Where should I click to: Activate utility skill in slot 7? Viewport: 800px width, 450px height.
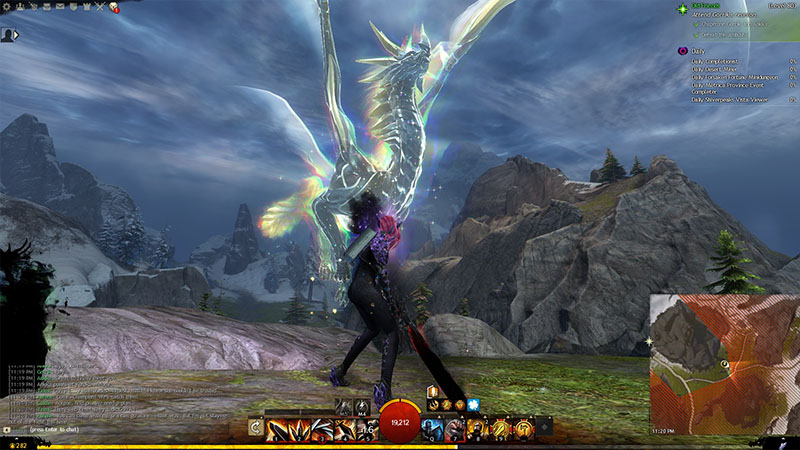tap(450, 429)
